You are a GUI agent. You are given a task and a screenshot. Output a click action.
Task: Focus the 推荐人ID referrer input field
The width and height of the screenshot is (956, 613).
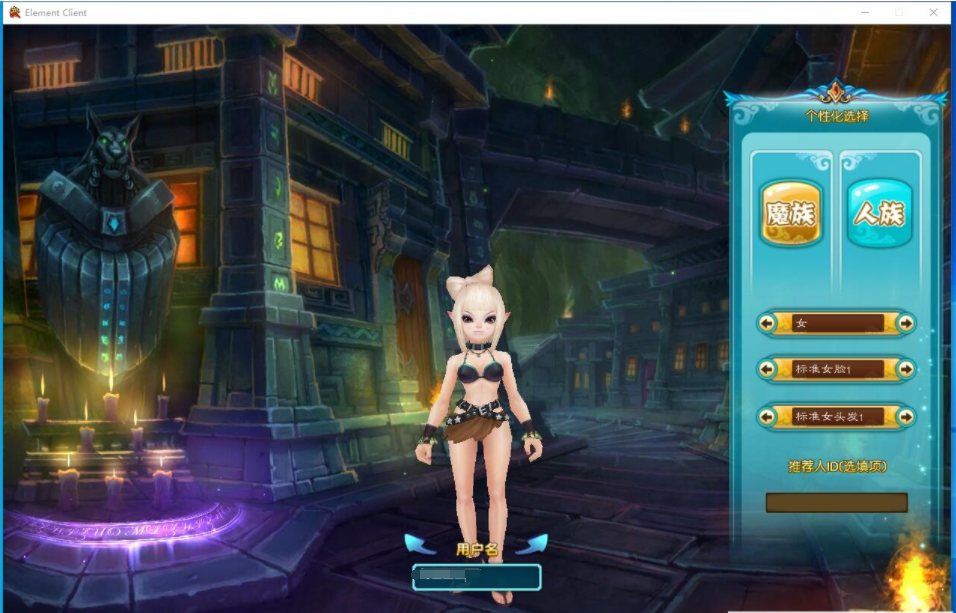(x=836, y=502)
